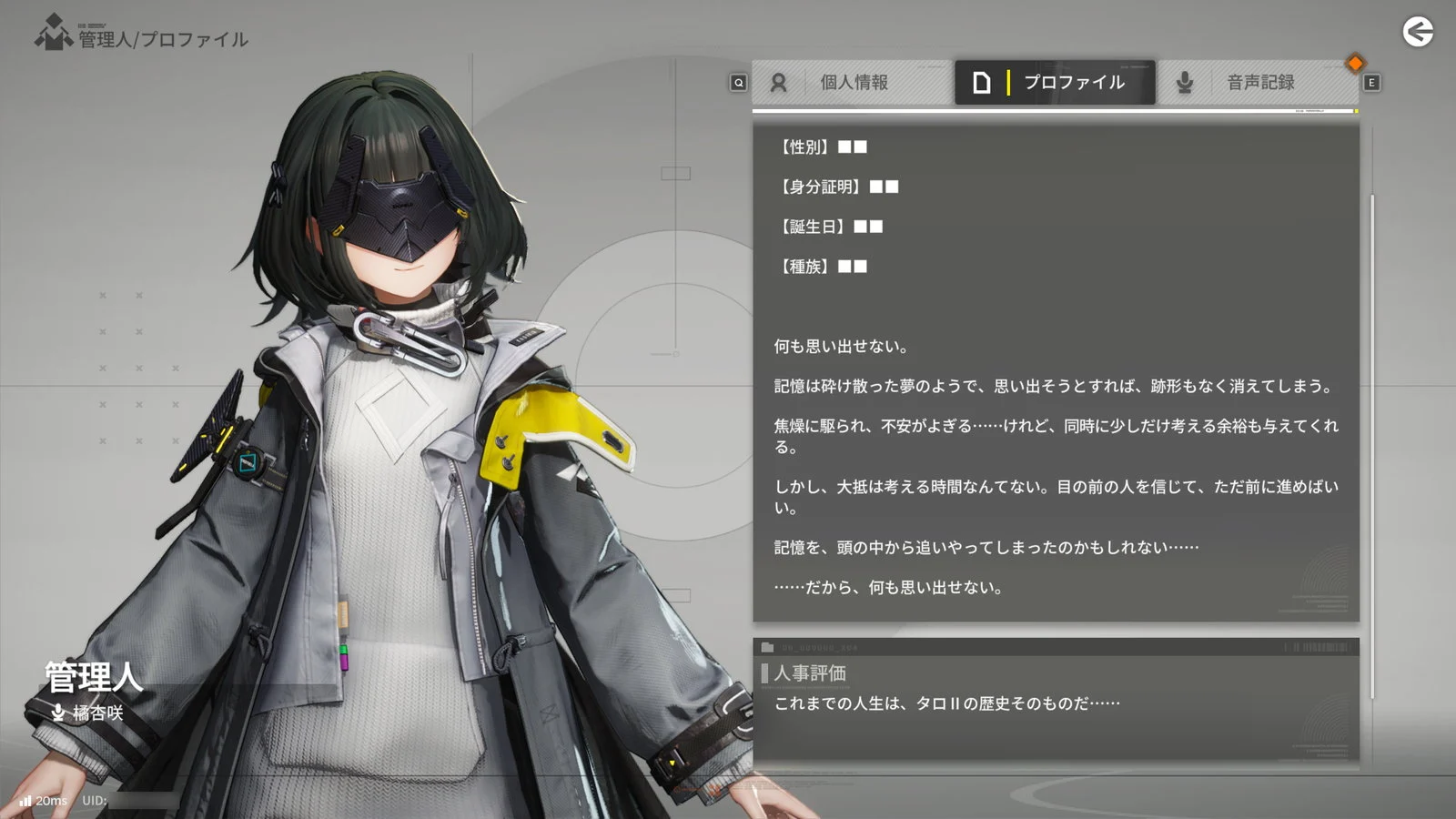Open the 音声記録 tab
Viewport: 1456px width, 819px height.
click(x=1259, y=83)
